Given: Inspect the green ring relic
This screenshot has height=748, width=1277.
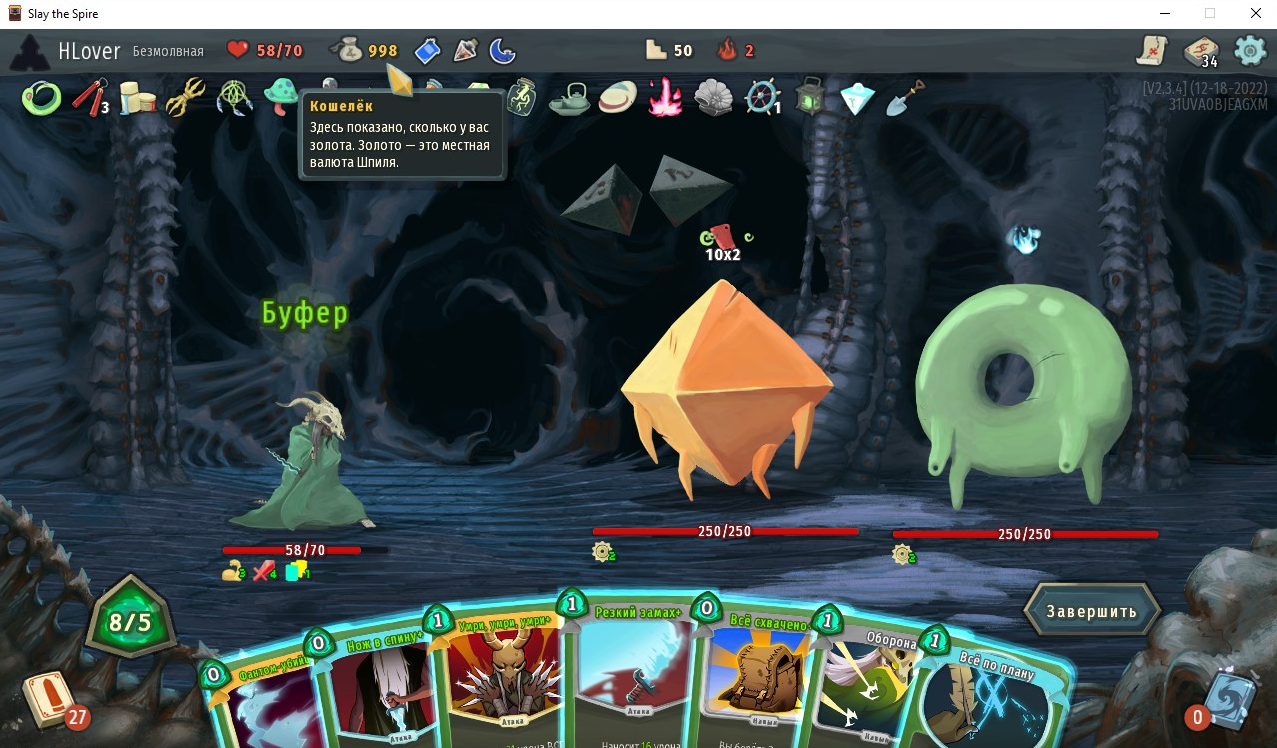Looking at the screenshot, I should coord(41,98).
